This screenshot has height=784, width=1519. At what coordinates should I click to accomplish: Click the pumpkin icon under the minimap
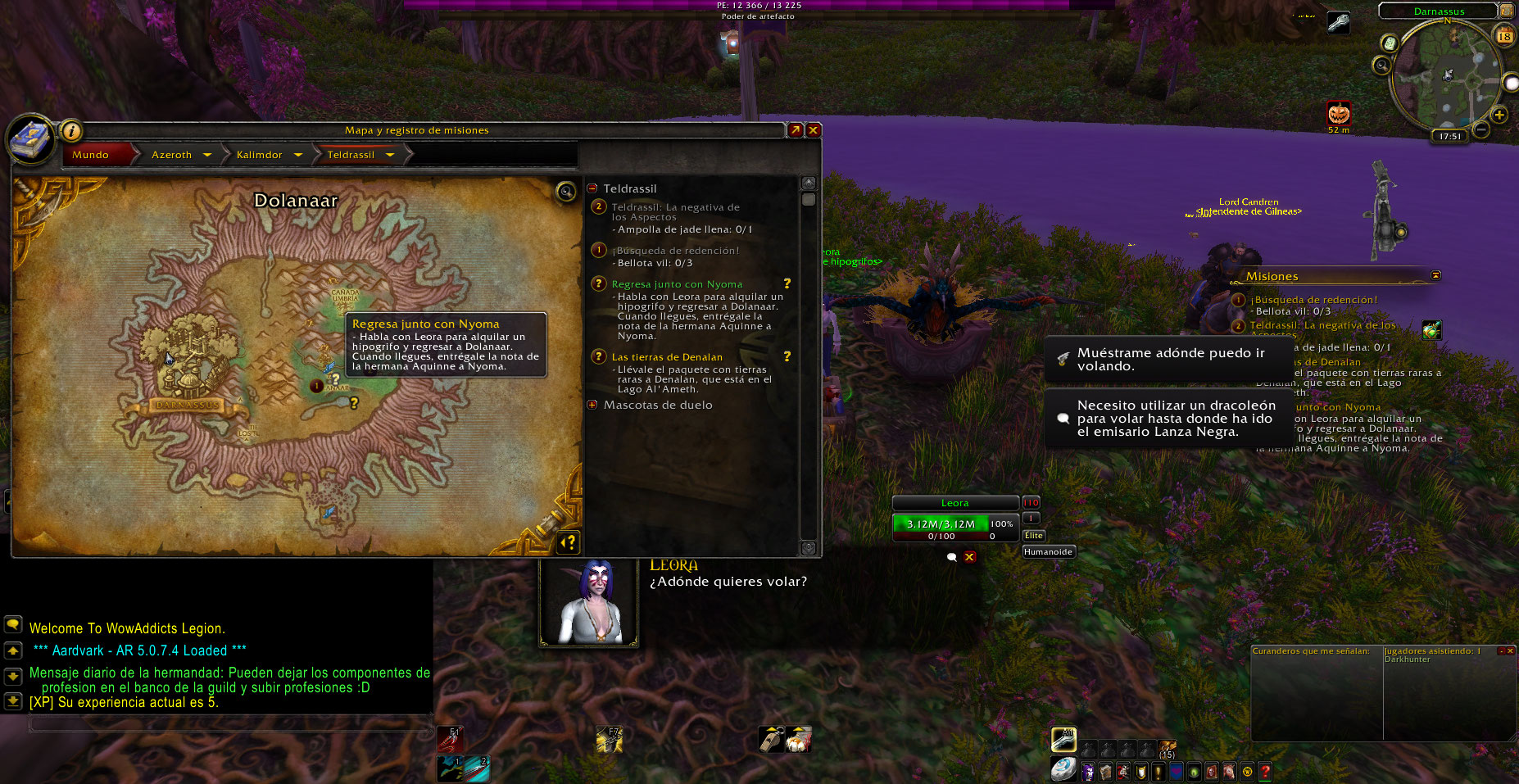pos(1339,112)
